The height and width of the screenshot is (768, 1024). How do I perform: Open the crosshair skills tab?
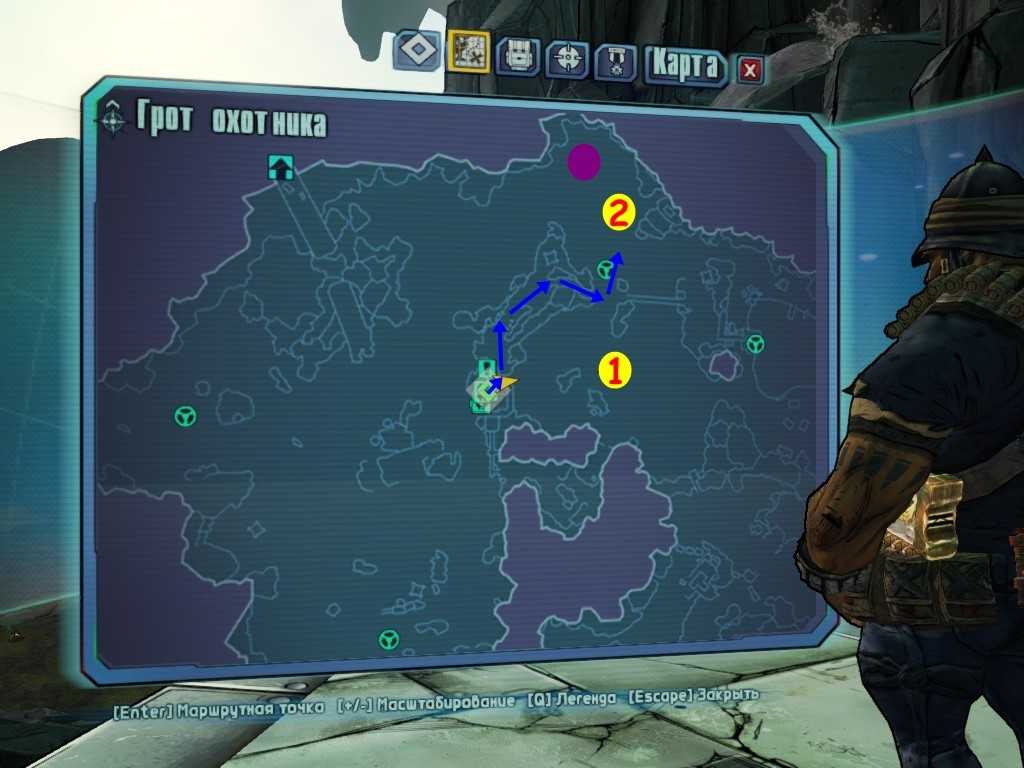pyautogui.click(x=568, y=56)
